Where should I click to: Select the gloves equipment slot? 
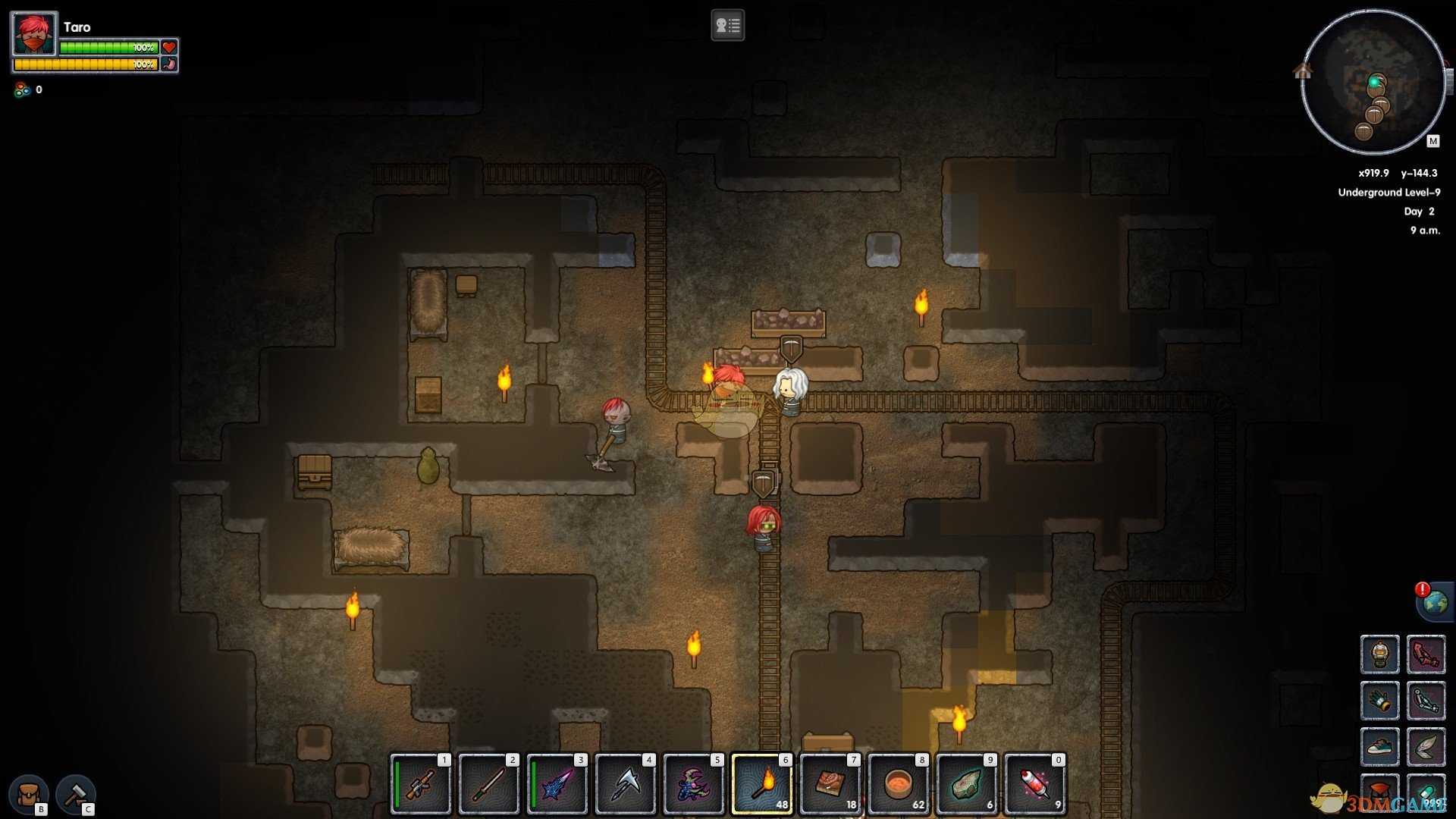(1379, 701)
